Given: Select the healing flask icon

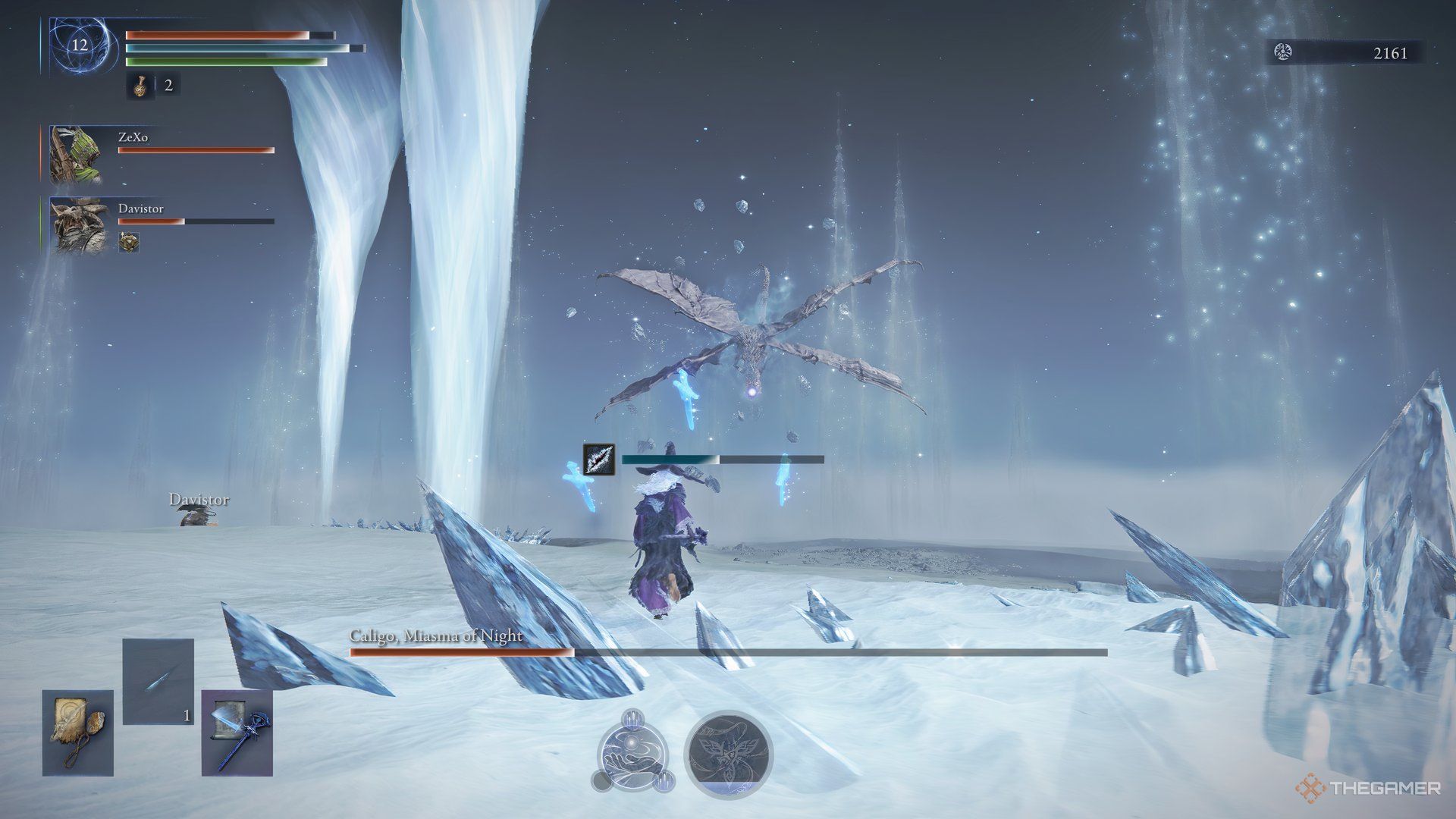Looking at the screenshot, I should coord(140,86).
